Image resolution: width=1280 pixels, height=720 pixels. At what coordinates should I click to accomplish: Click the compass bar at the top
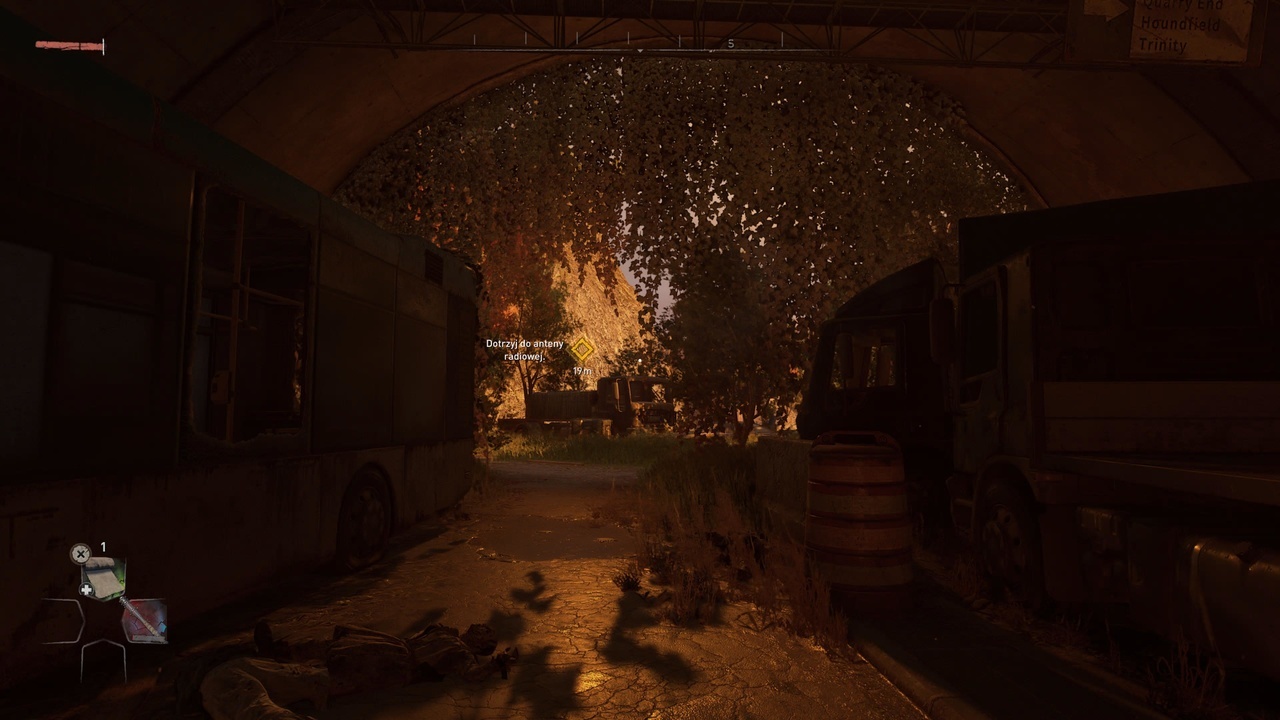640,45
